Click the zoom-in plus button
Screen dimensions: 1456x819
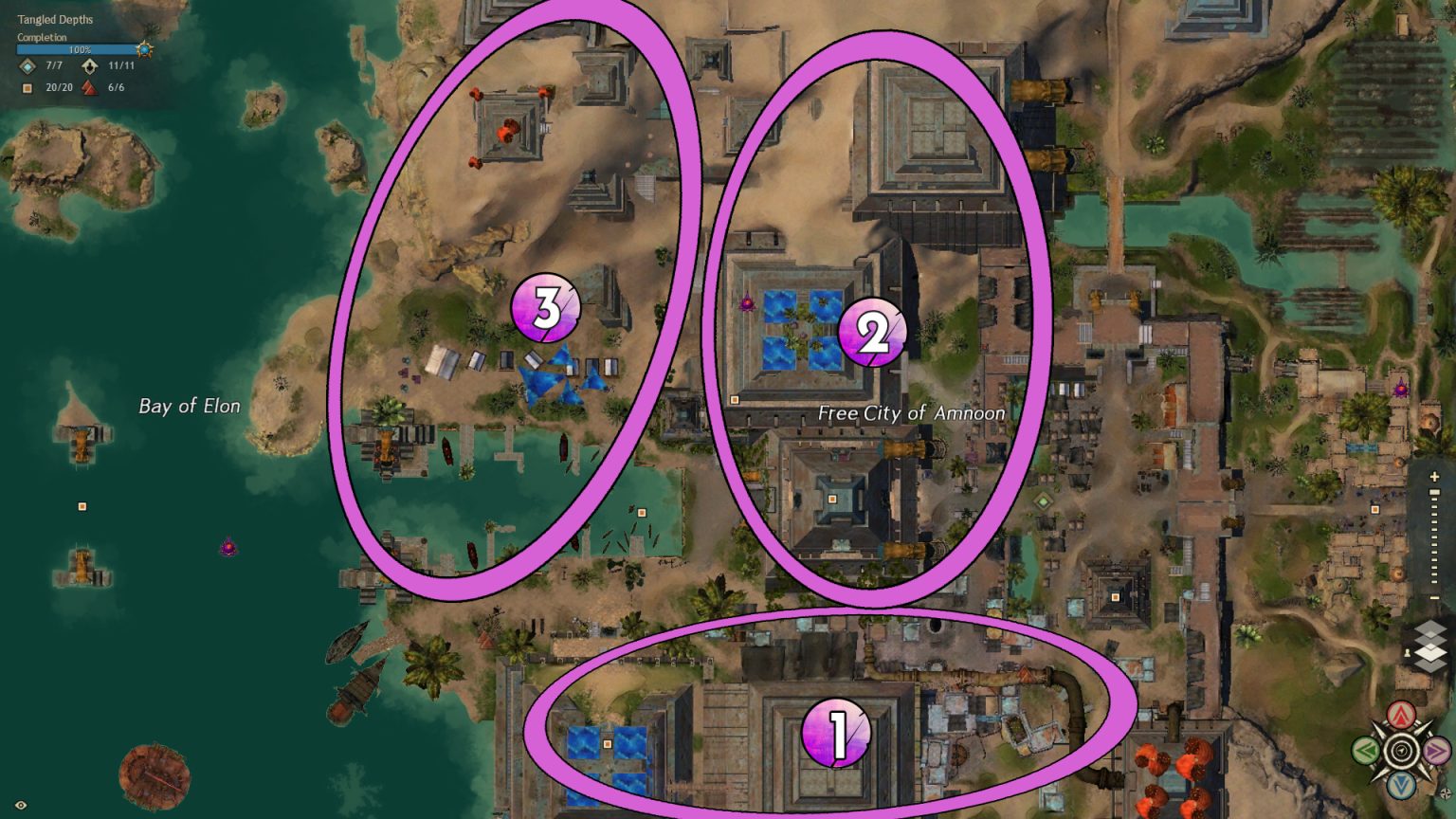[1434, 476]
